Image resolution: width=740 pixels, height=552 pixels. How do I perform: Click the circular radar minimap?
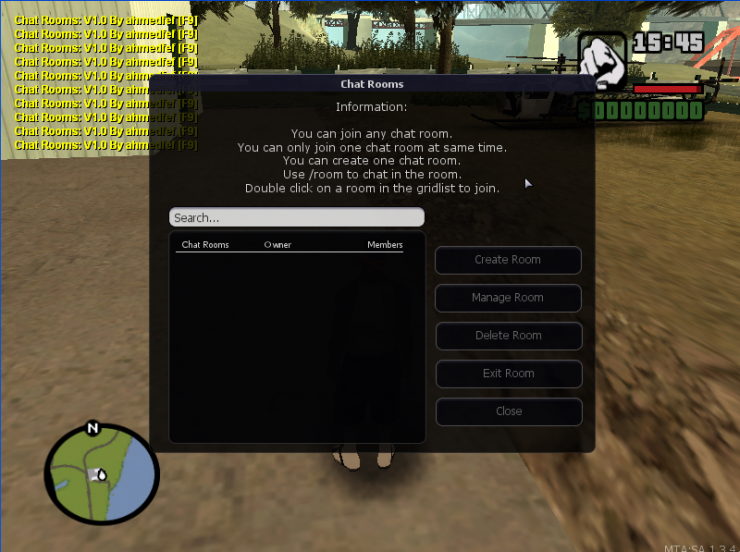pos(101,474)
